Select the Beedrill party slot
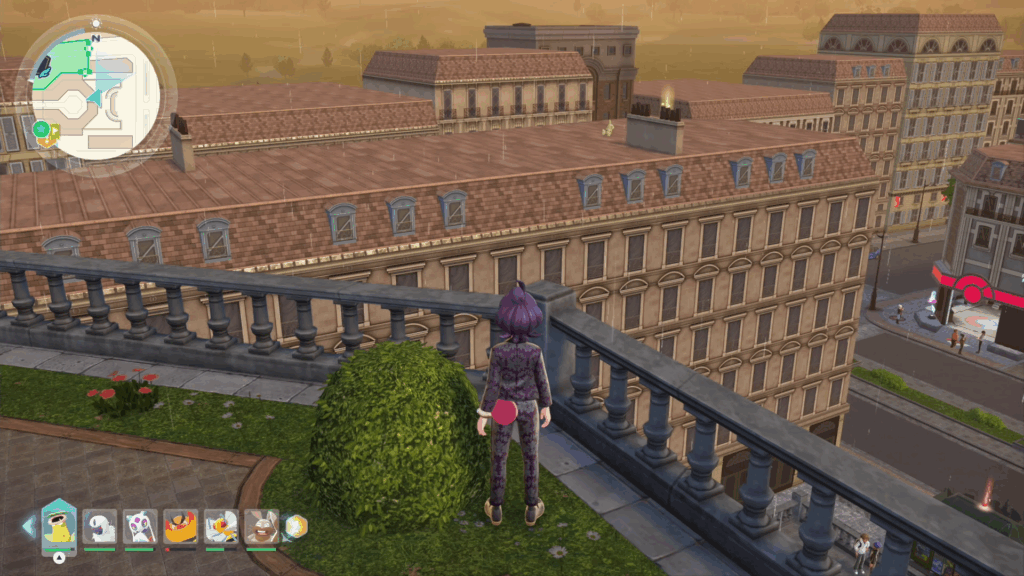This screenshot has height=576, width=1024. click(220, 526)
